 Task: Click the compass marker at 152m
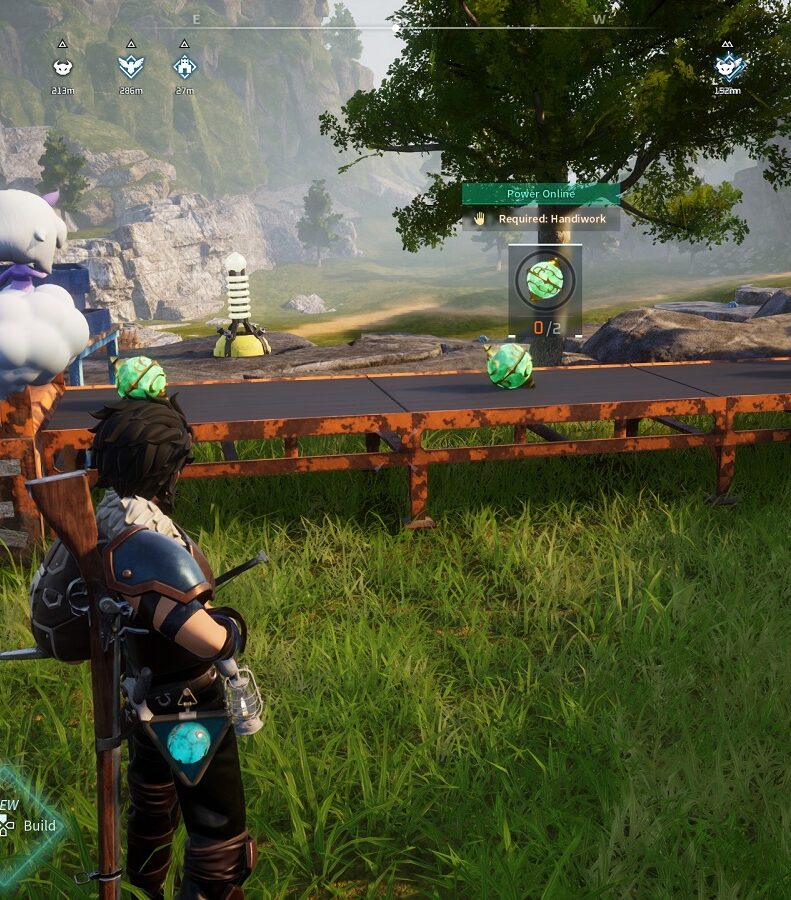pyautogui.click(x=728, y=67)
